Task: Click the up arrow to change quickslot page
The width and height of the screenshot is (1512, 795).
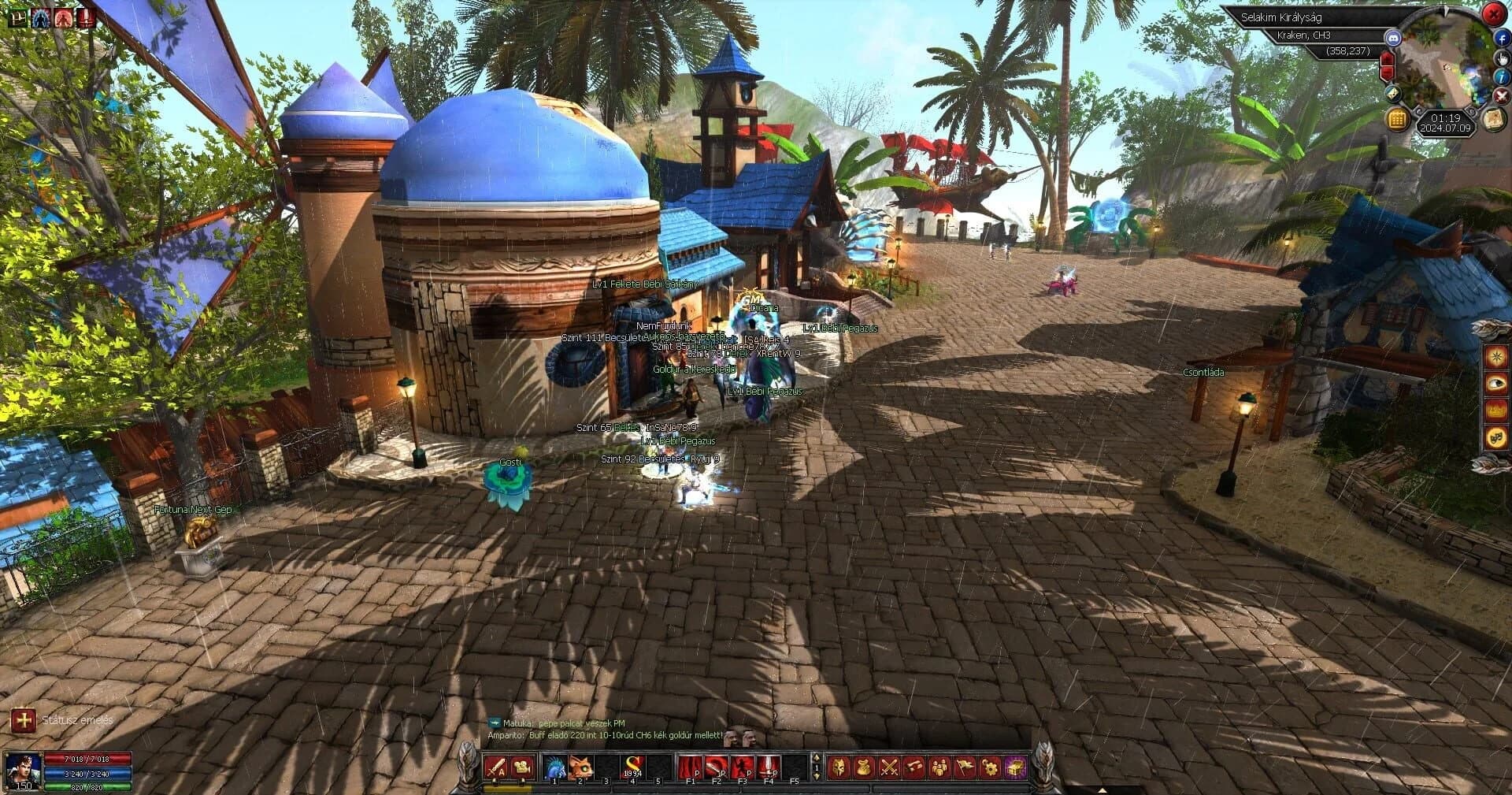Action: point(817,759)
